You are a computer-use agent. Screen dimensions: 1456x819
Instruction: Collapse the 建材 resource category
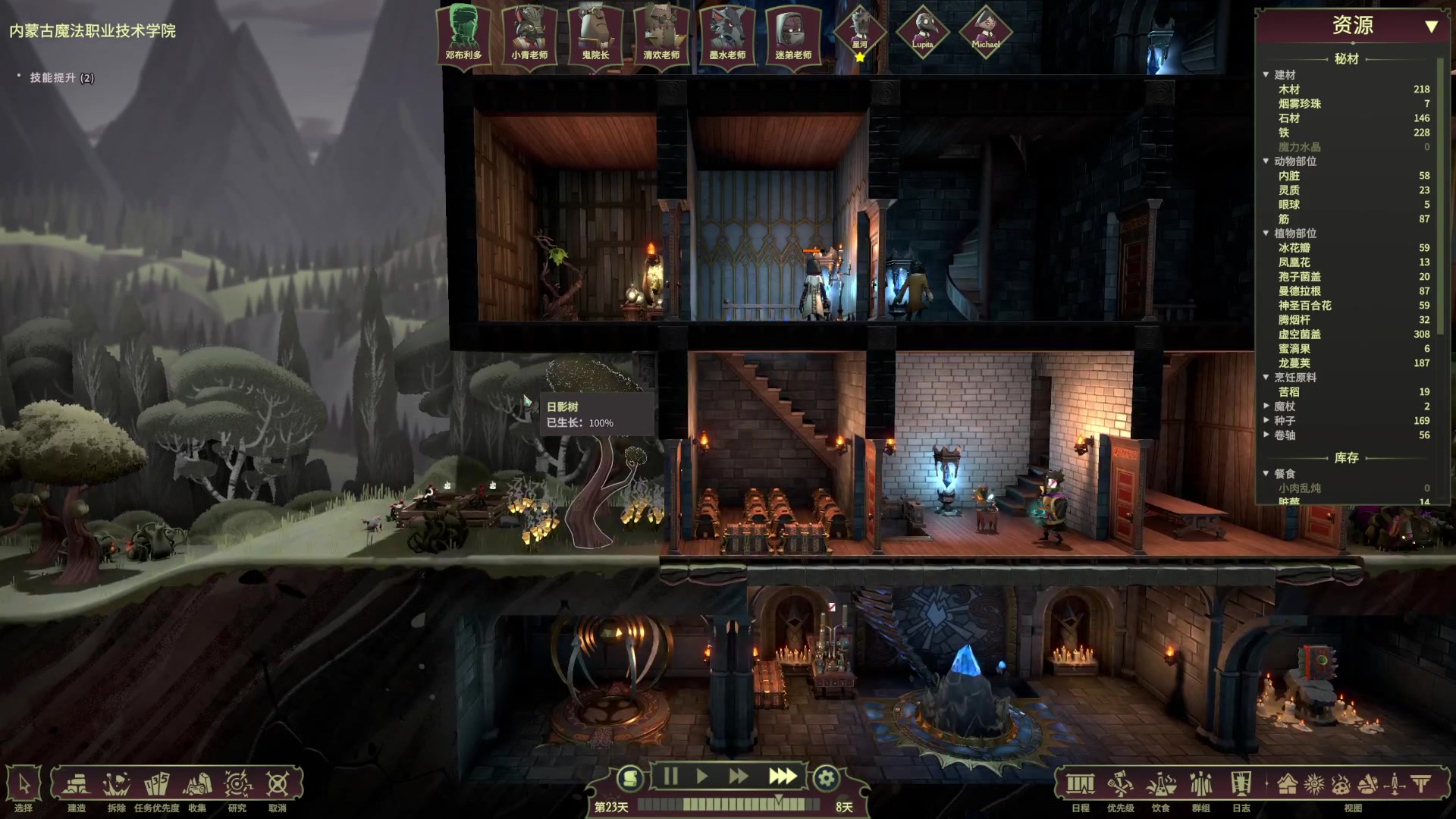pos(1266,74)
